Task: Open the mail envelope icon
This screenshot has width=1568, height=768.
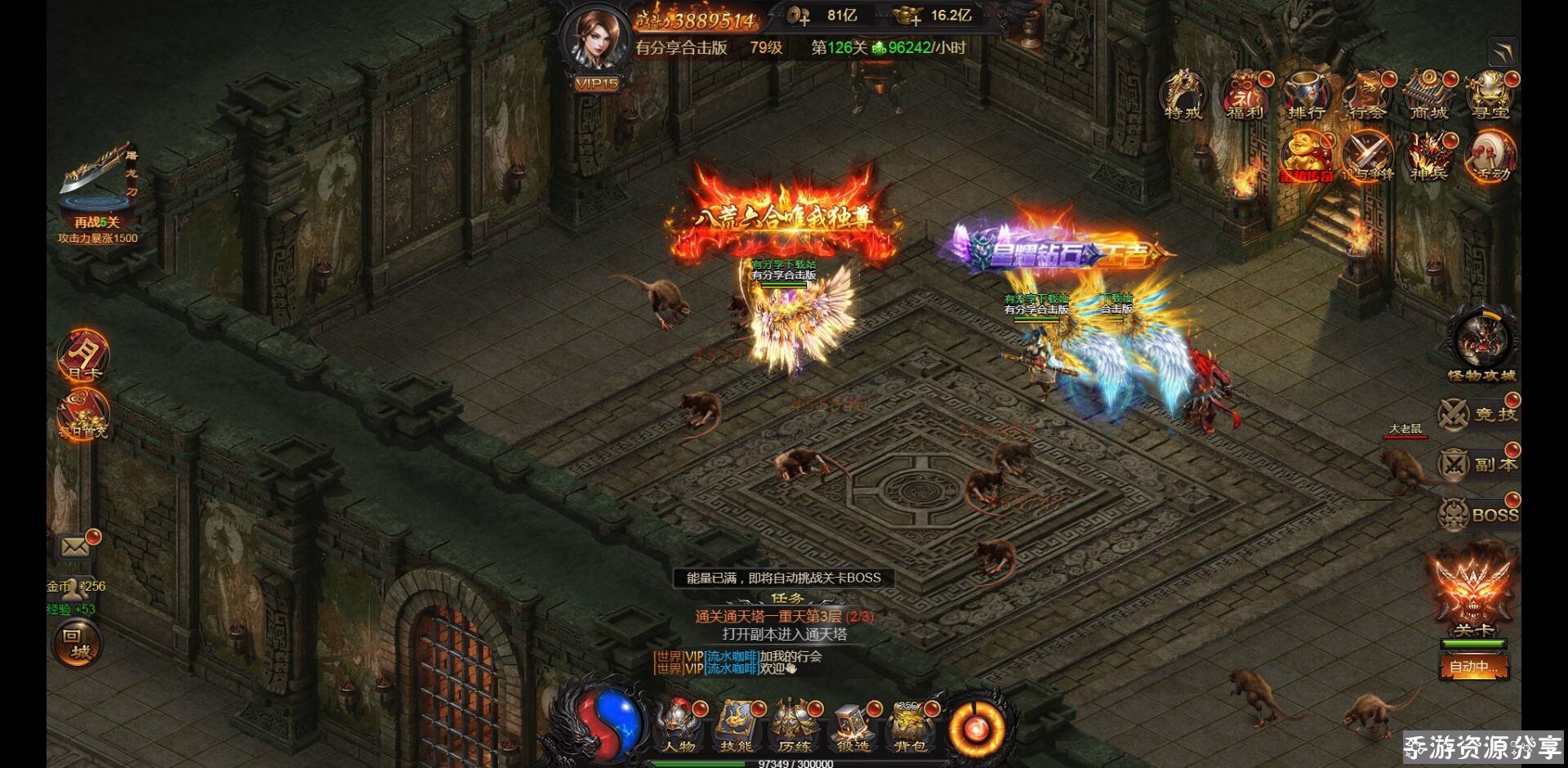Action: (x=75, y=547)
